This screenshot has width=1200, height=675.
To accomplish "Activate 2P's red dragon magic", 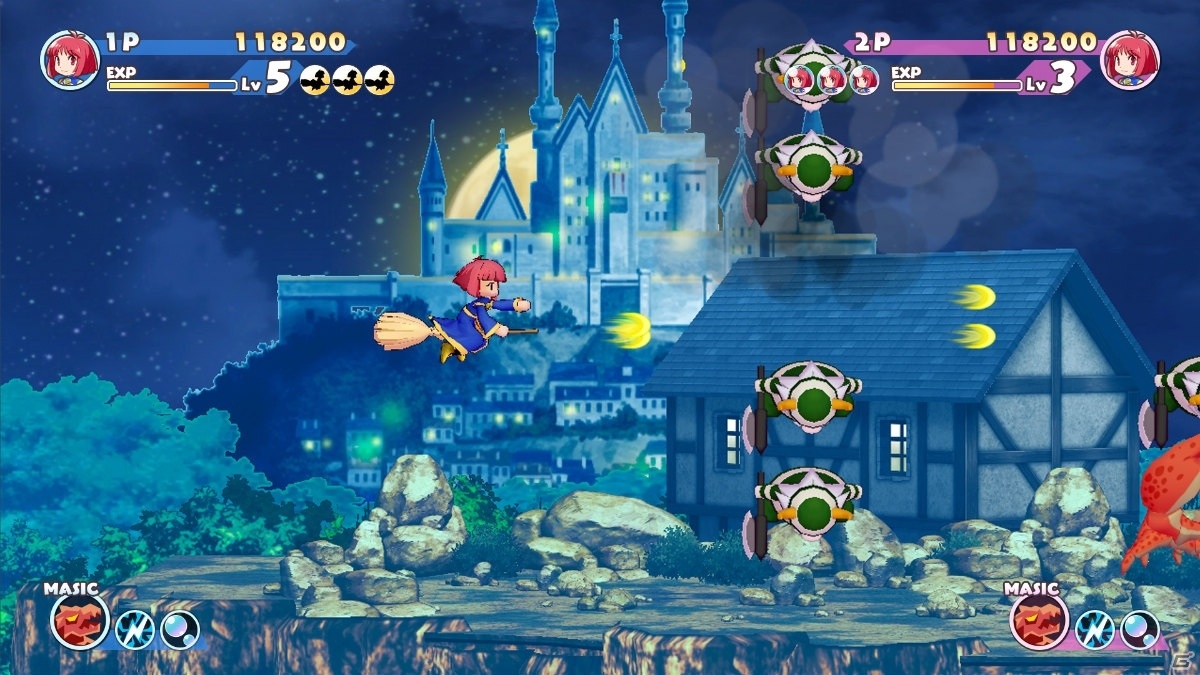I will coord(1039,622).
